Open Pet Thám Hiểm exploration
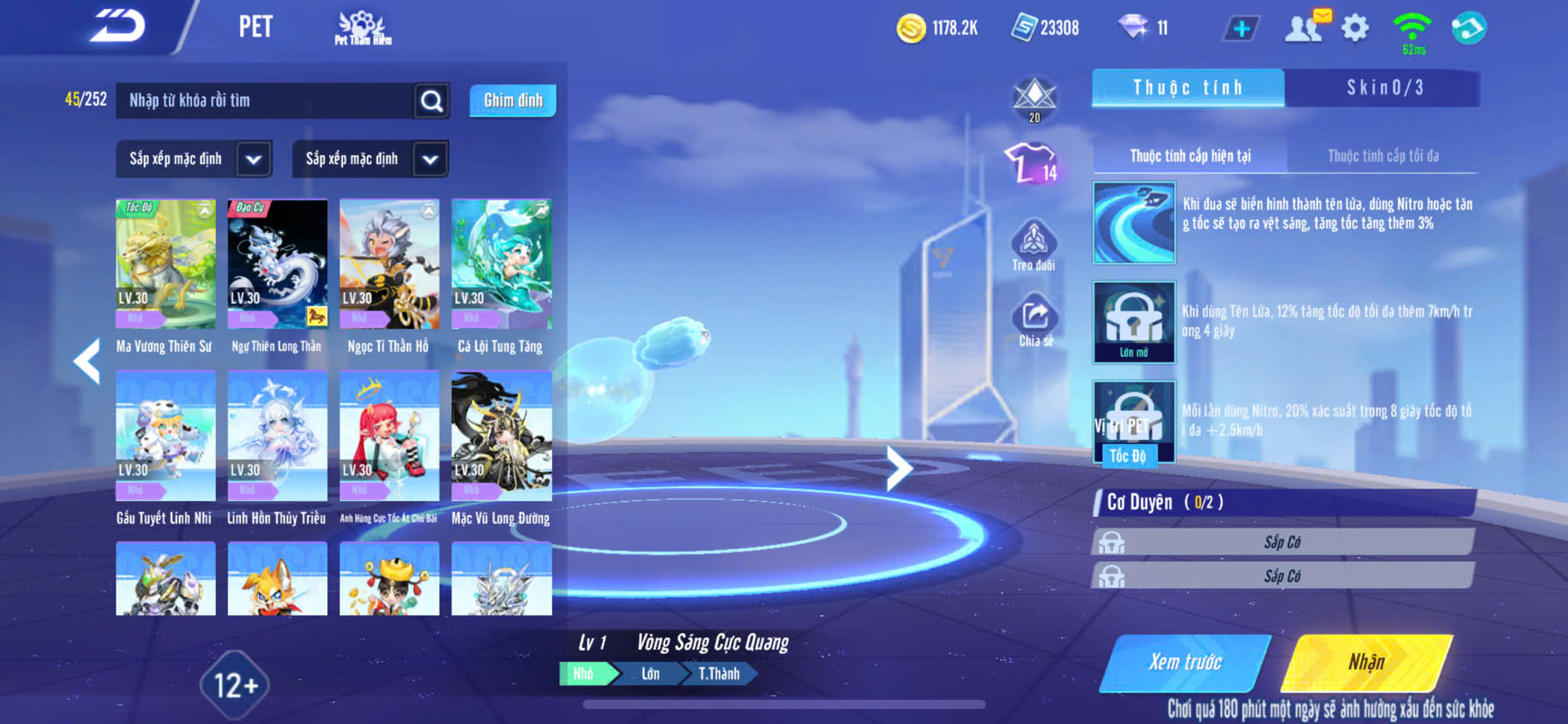This screenshot has width=1568, height=724. [x=362, y=28]
